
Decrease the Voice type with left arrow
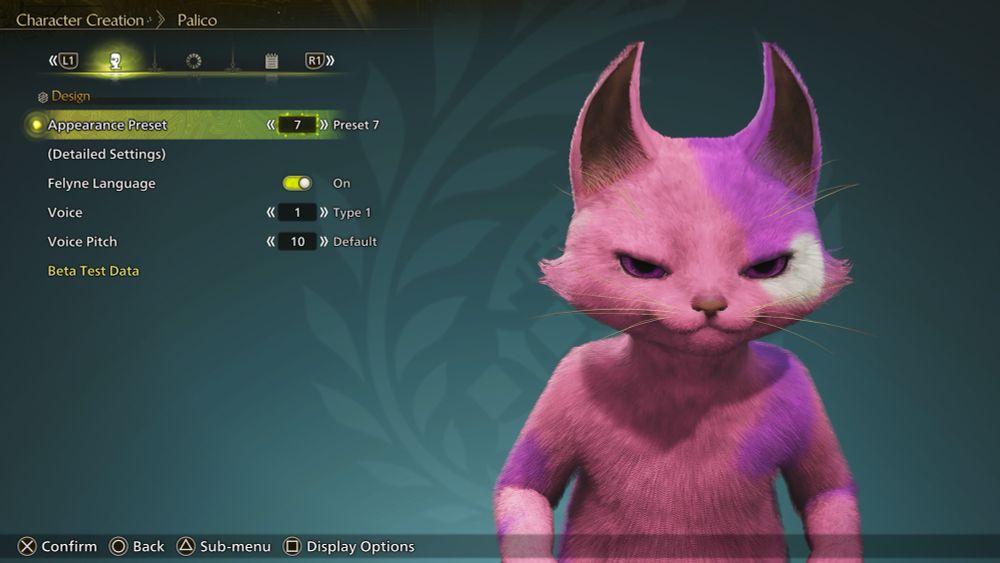(x=271, y=212)
